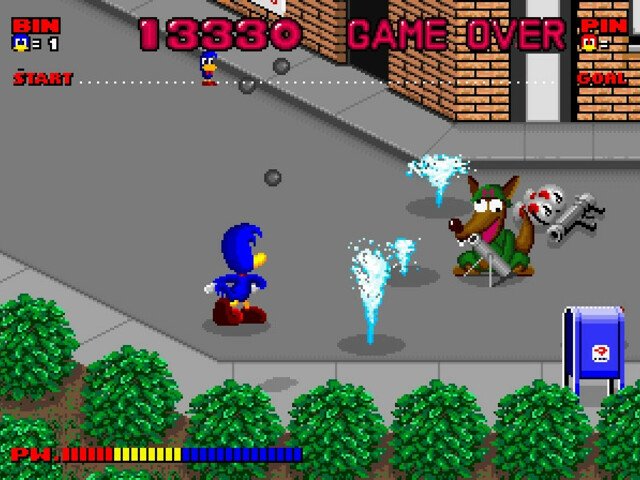
Task: Click Pin's face icon under the PIN label
Action: (x=589, y=43)
